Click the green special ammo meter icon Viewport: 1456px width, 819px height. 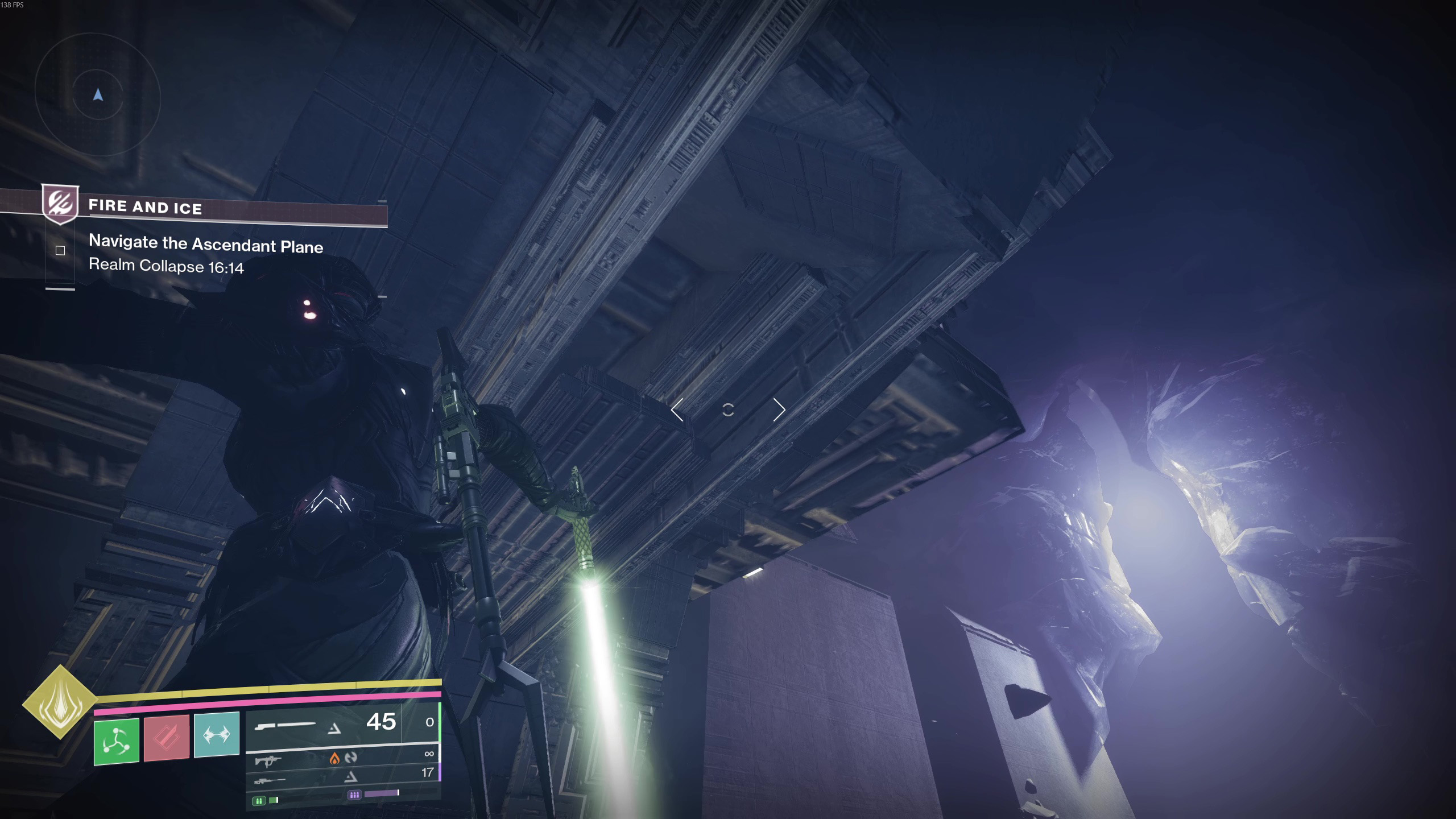click(x=259, y=801)
